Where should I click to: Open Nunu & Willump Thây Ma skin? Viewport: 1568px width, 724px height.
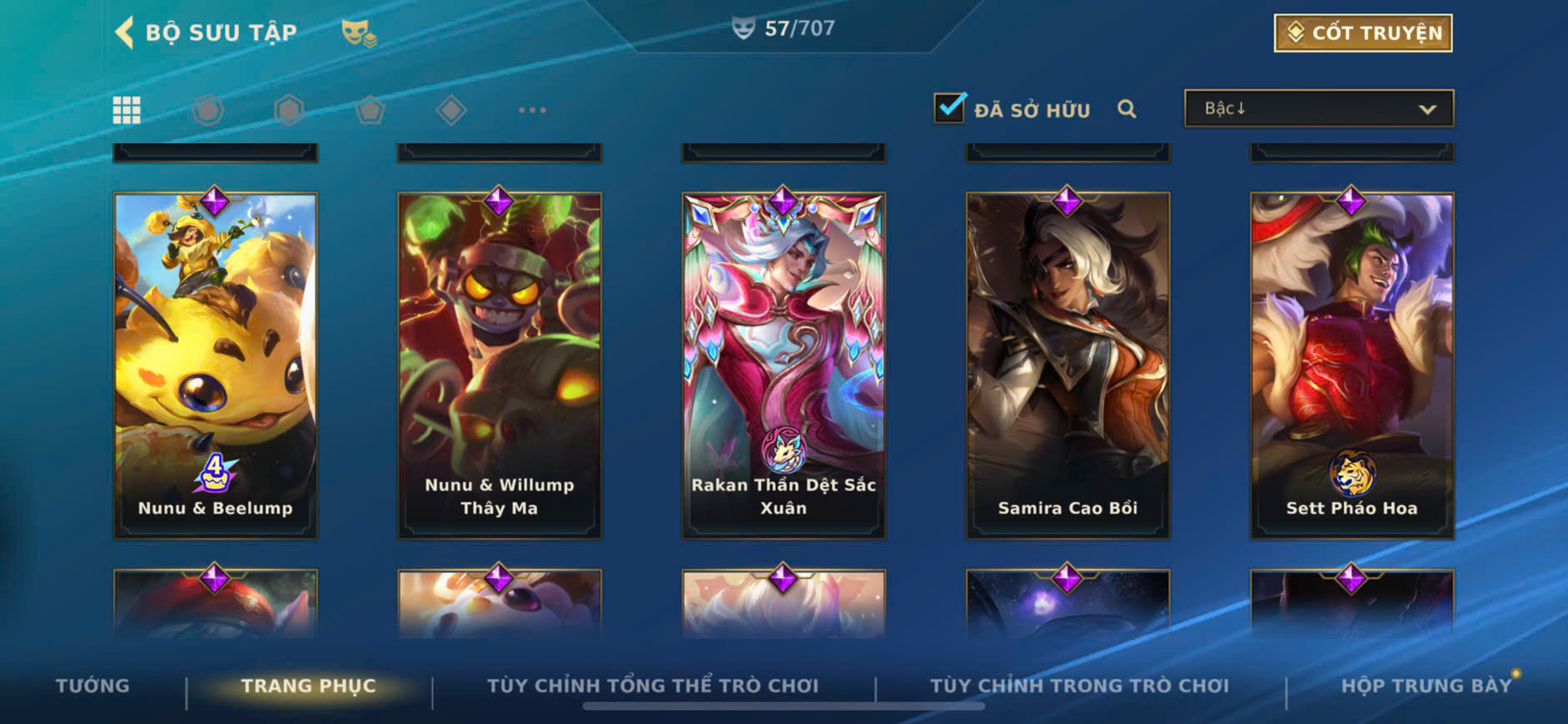pos(500,365)
